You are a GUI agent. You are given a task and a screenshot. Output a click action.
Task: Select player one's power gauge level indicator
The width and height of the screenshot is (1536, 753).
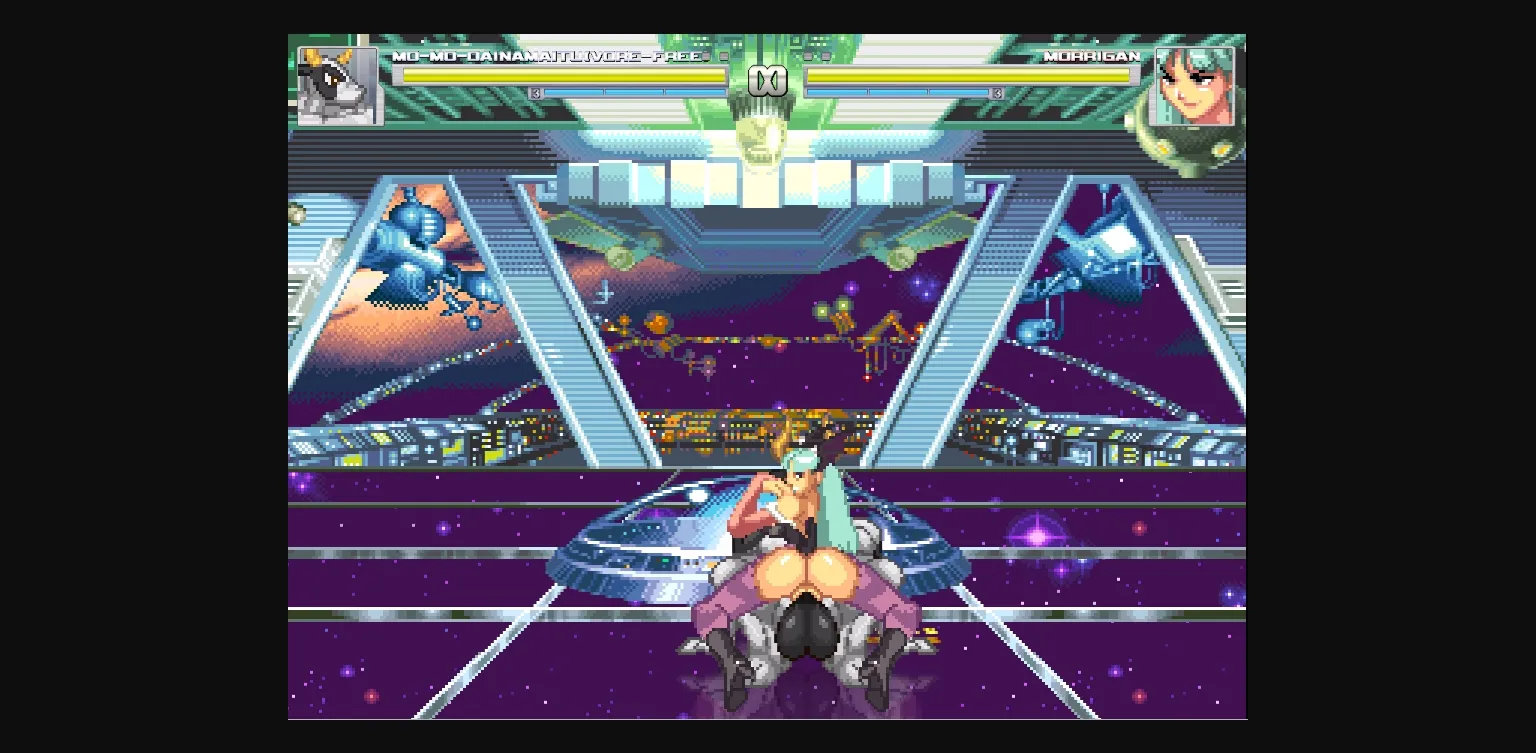[x=536, y=91]
